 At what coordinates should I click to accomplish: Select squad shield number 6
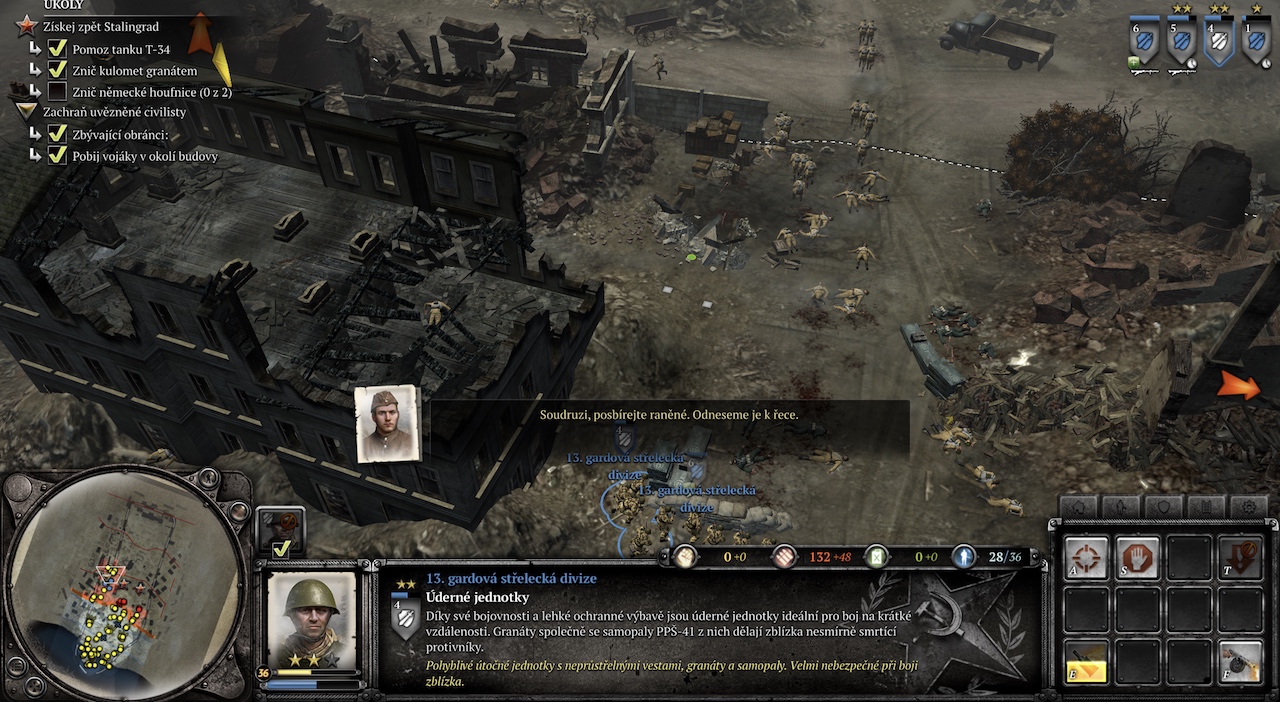1143,42
